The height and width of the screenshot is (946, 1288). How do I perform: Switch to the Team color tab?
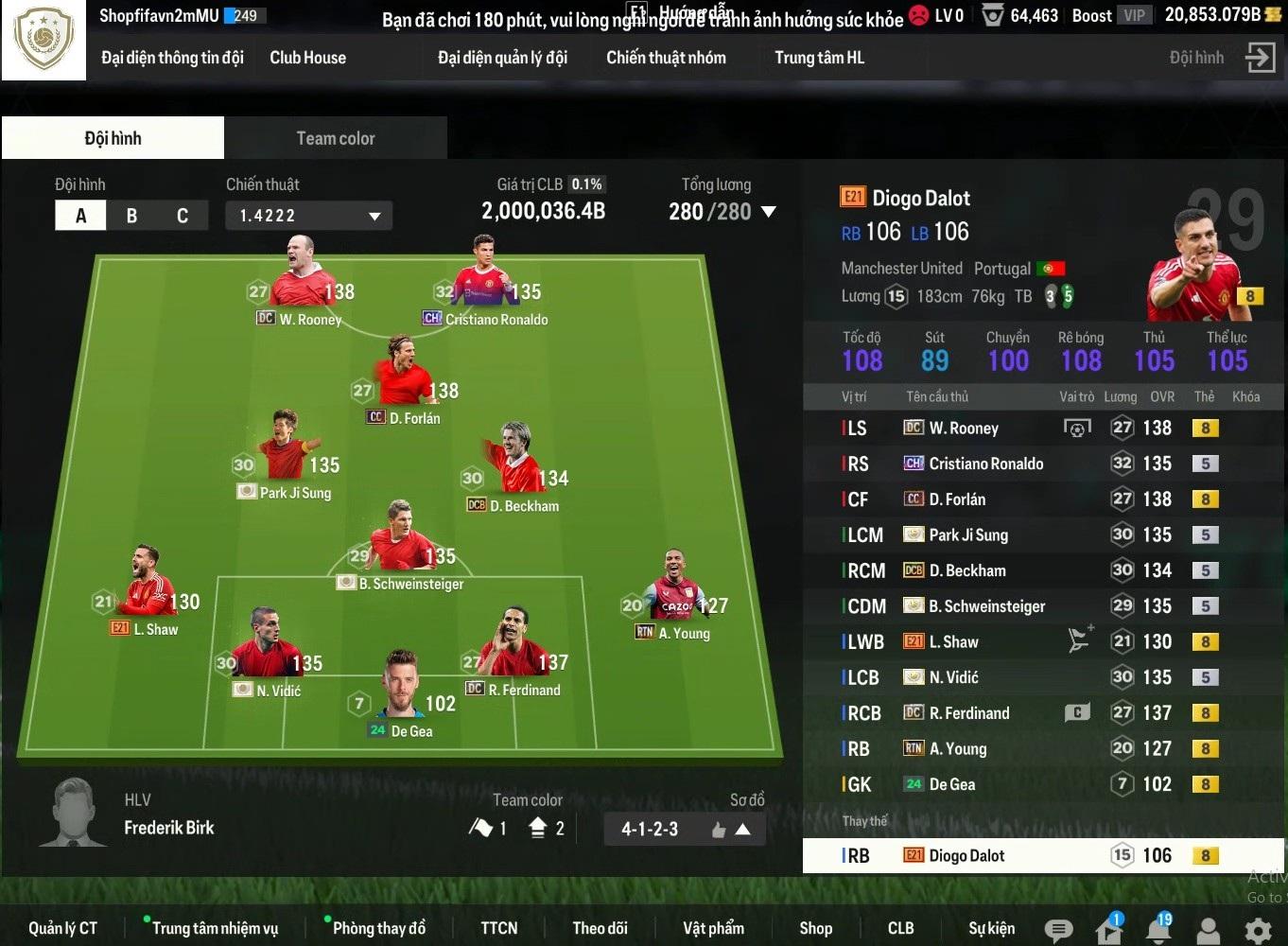tap(335, 138)
